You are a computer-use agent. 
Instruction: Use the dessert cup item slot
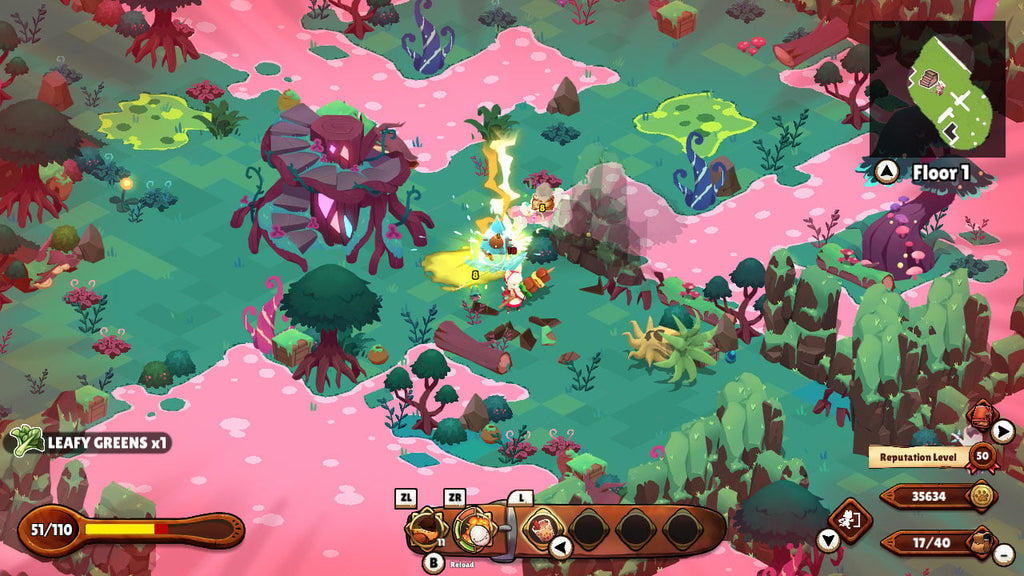[543, 526]
